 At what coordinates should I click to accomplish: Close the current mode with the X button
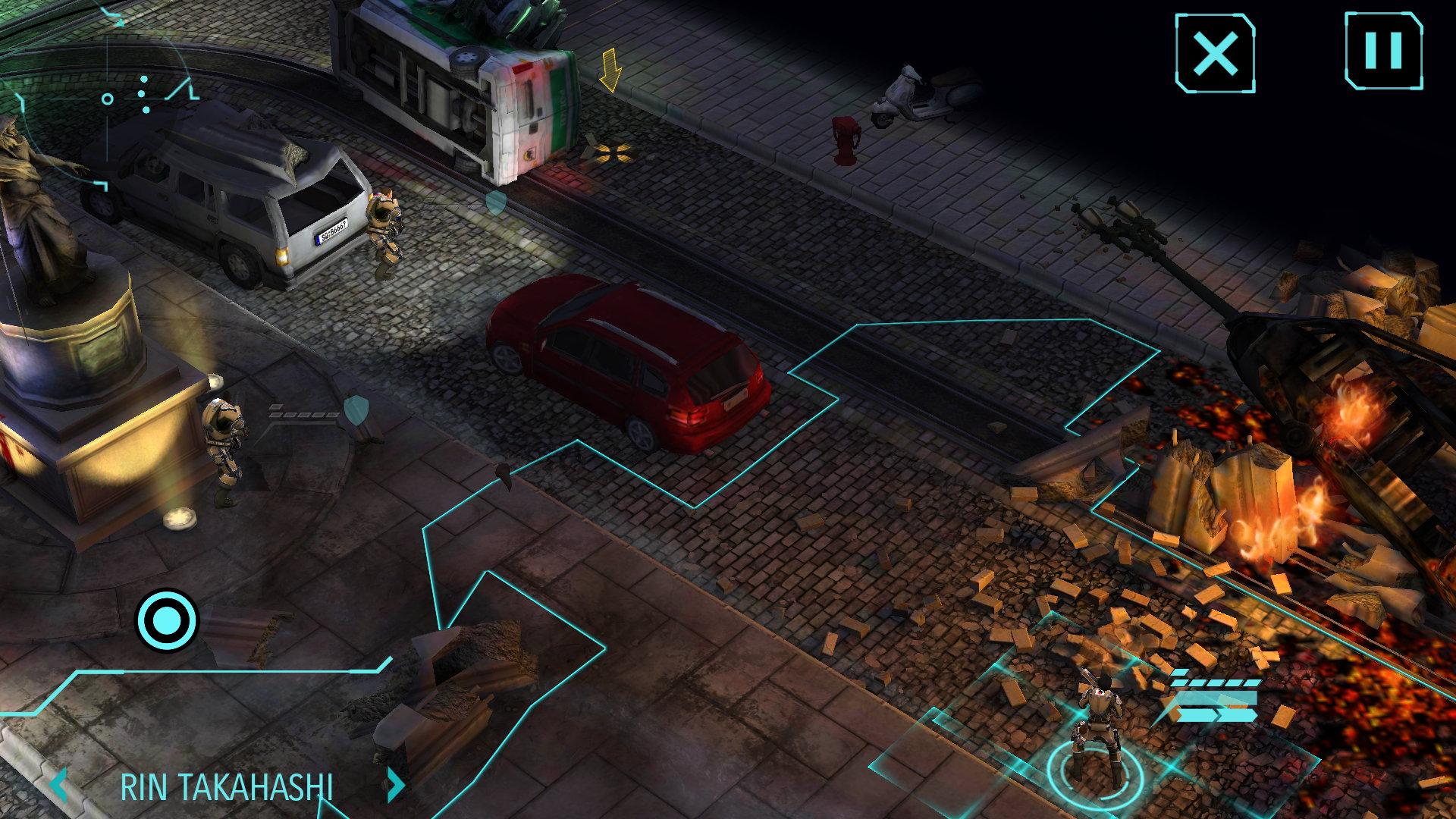(x=1215, y=53)
